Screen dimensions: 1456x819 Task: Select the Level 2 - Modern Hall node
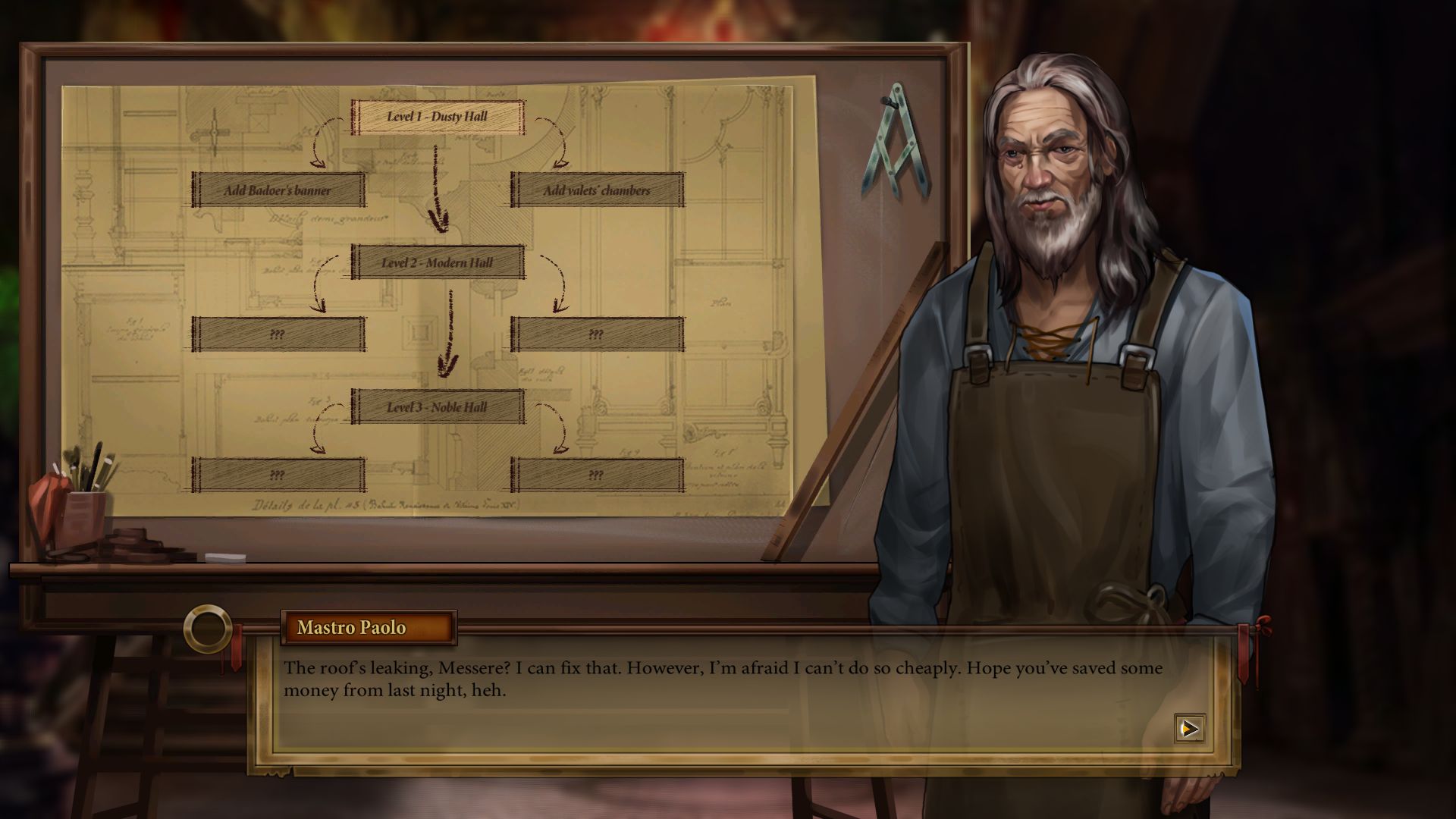point(438,262)
